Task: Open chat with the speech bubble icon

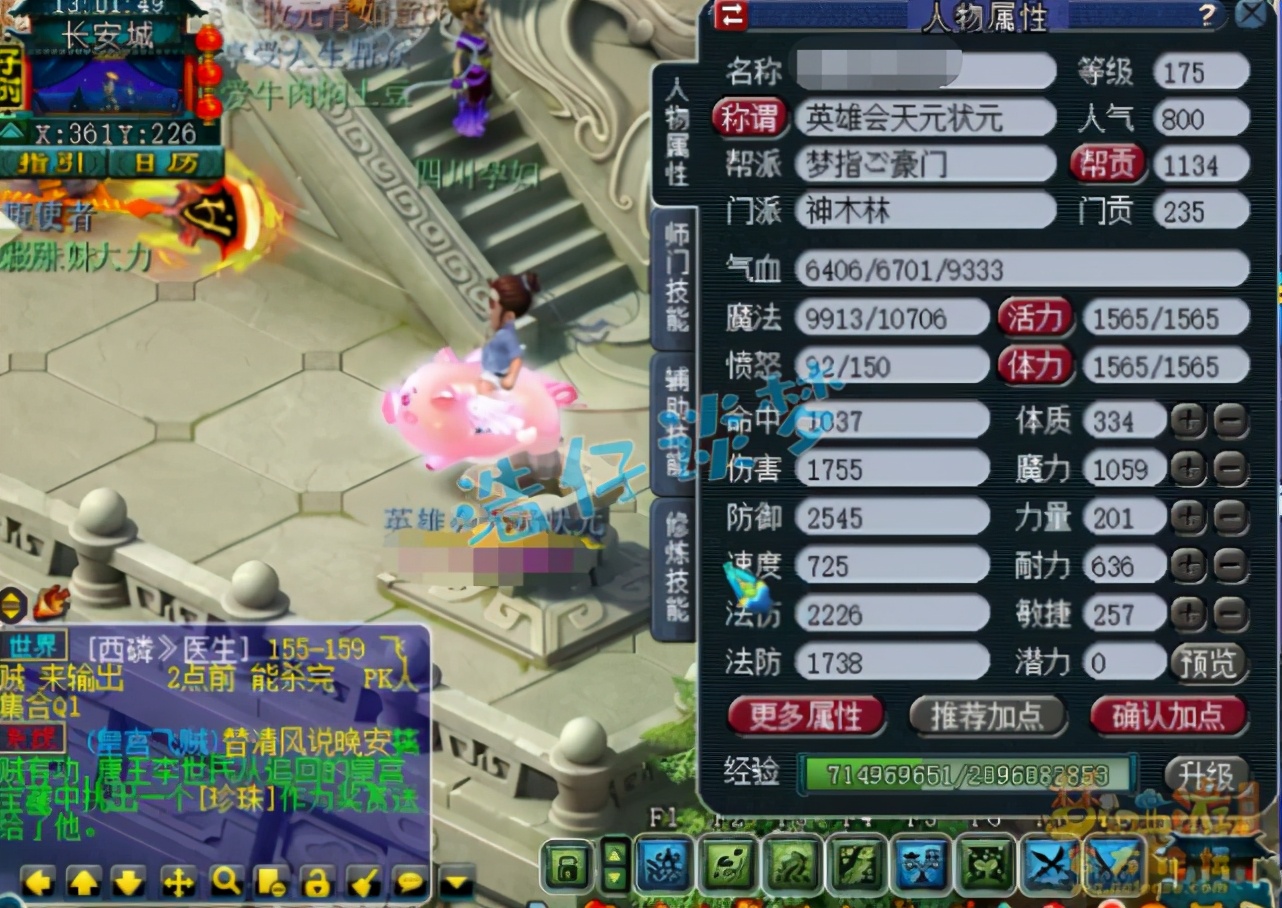Action: coord(408,881)
